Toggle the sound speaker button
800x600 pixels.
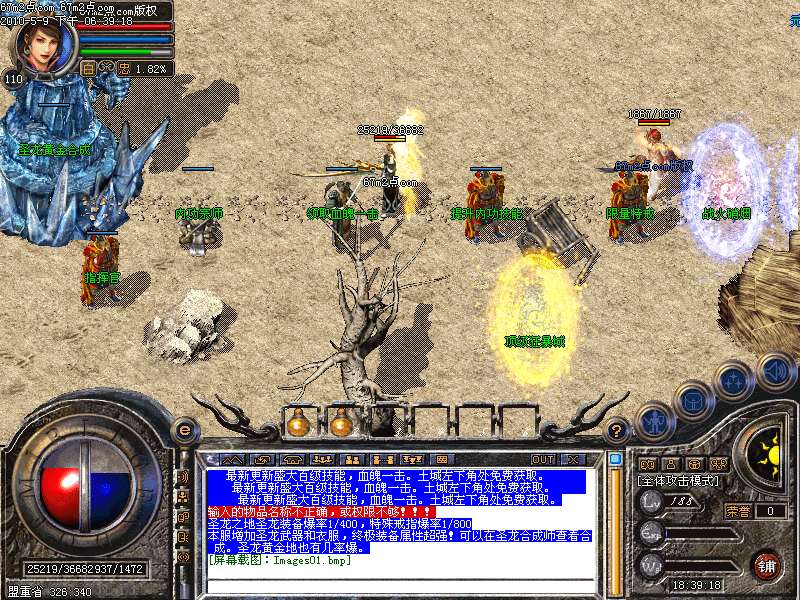[775, 371]
